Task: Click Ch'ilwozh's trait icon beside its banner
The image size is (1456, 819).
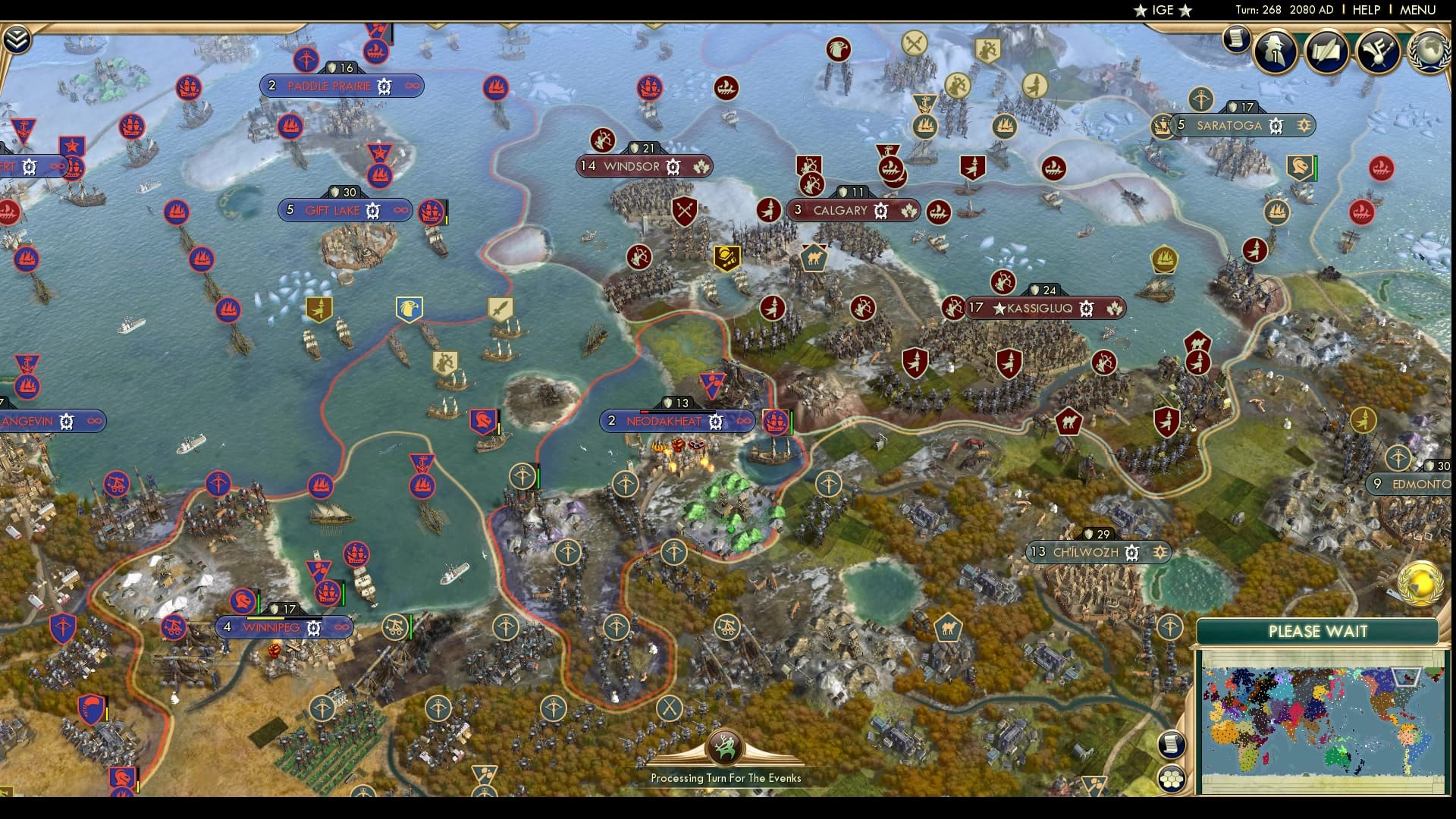Action: 1160,553
